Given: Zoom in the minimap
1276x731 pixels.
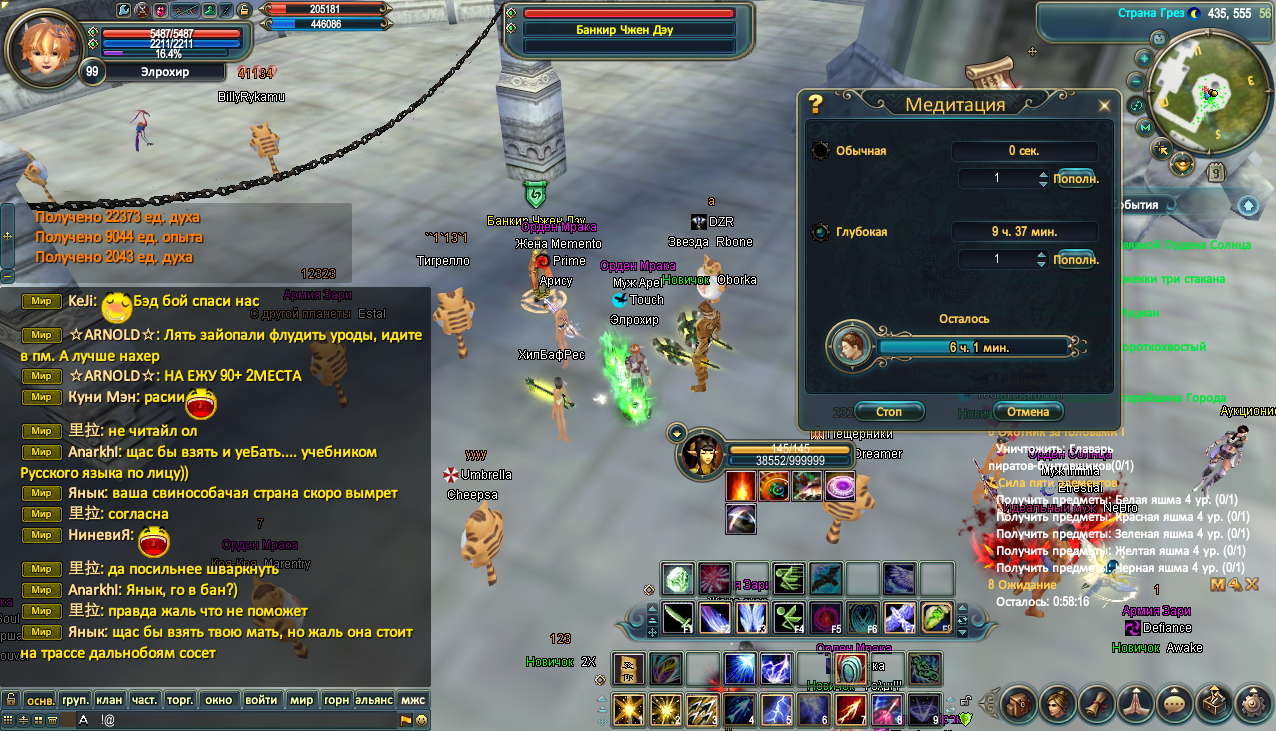Looking at the screenshot, I should pos(1142,60).
